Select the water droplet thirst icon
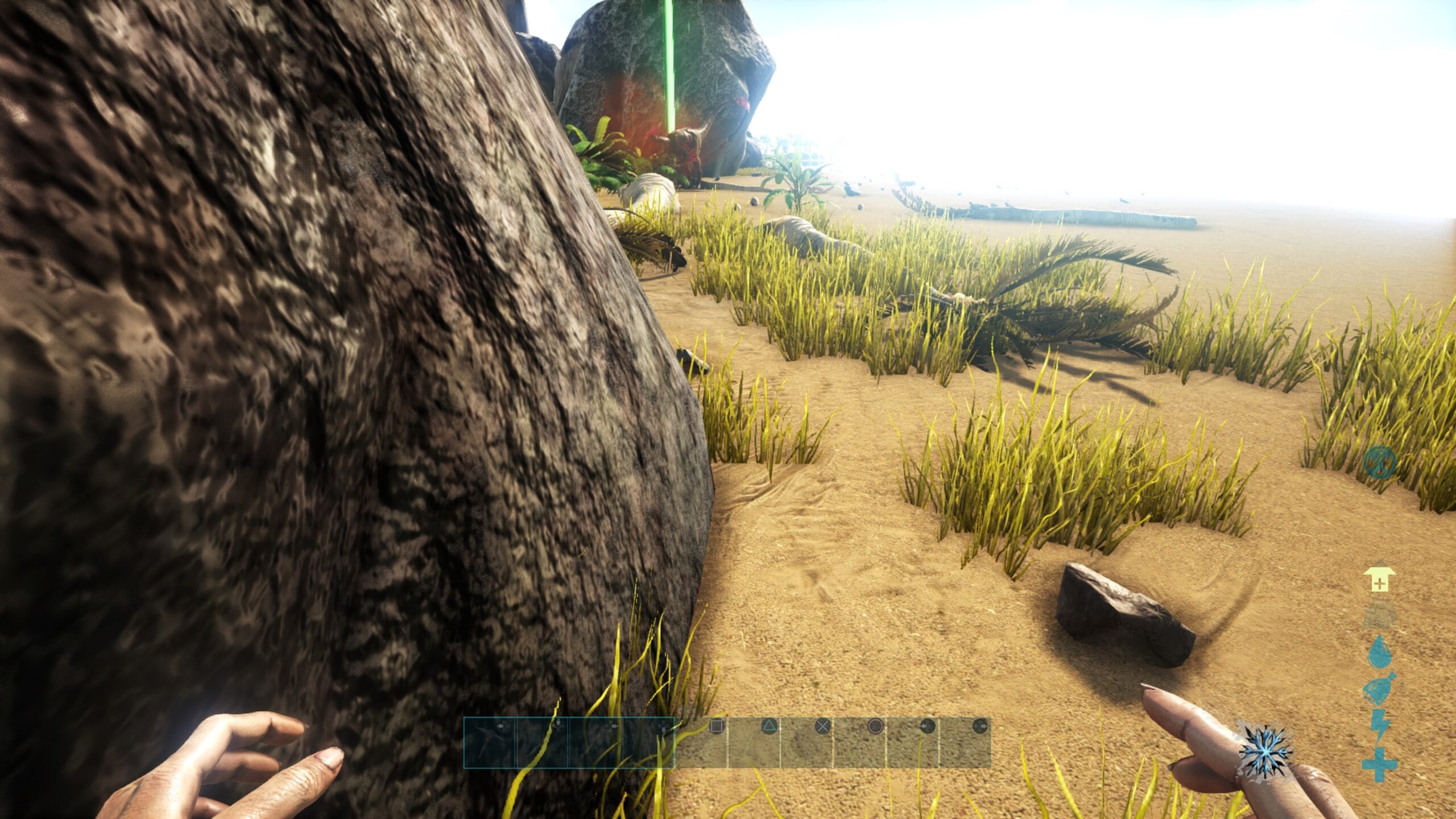The image size is (1456, 819). point(1379,652)
